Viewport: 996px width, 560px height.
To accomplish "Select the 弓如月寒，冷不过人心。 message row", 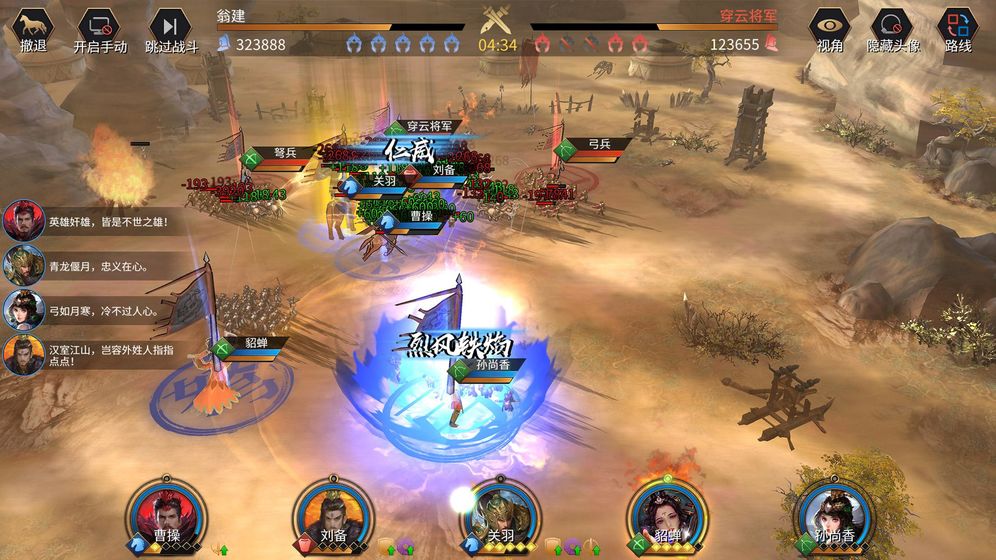I will pos(95,310).
